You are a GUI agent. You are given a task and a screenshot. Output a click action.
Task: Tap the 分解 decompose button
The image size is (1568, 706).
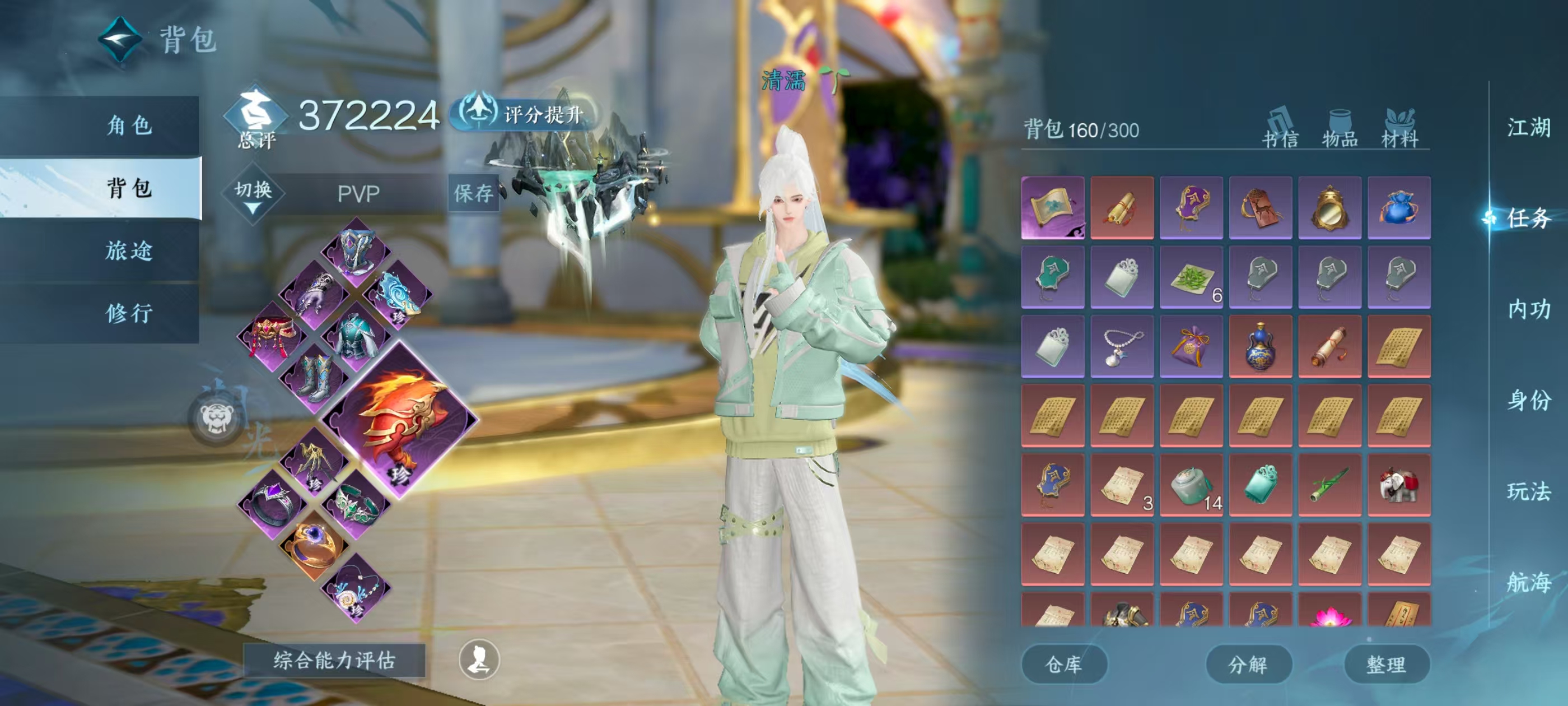pos(1248,664)
